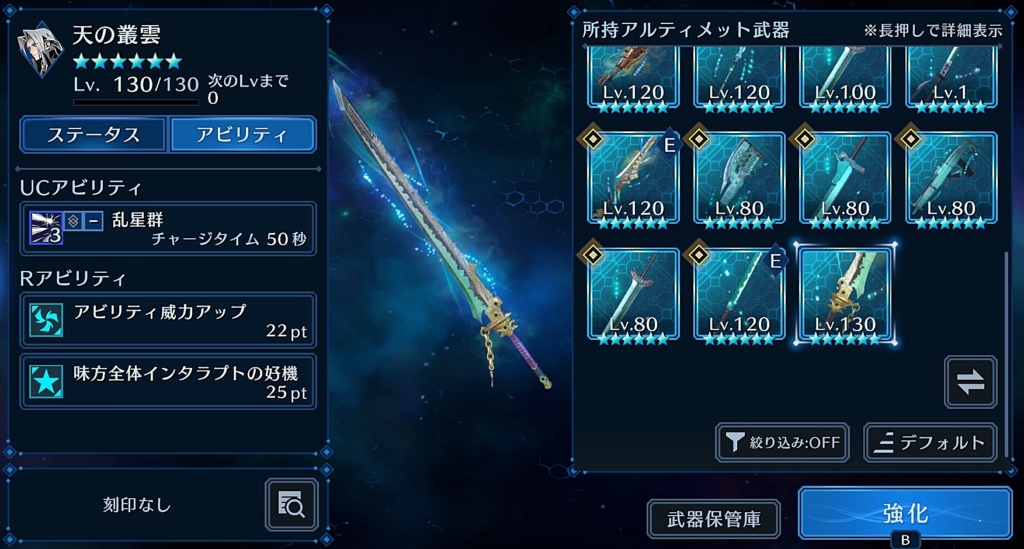Open the engraving magnifier list icon
This screenshot has height=549, width=1024.
pos(292,504)
